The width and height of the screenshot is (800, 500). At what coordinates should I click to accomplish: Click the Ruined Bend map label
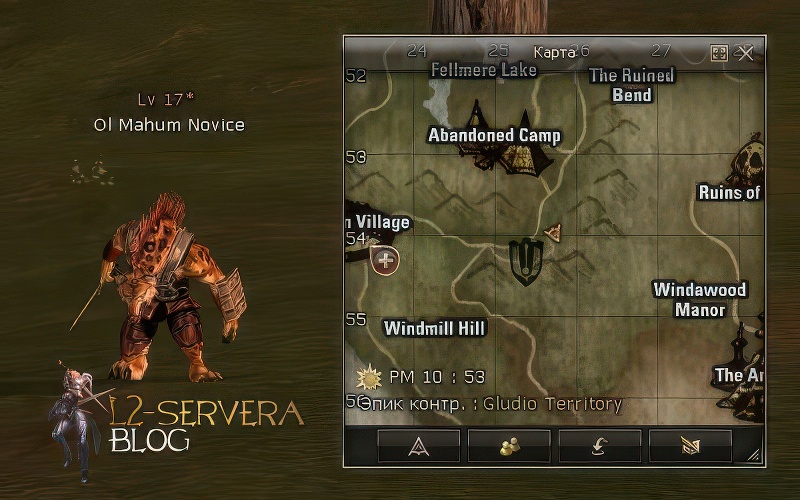coord(632,85)
